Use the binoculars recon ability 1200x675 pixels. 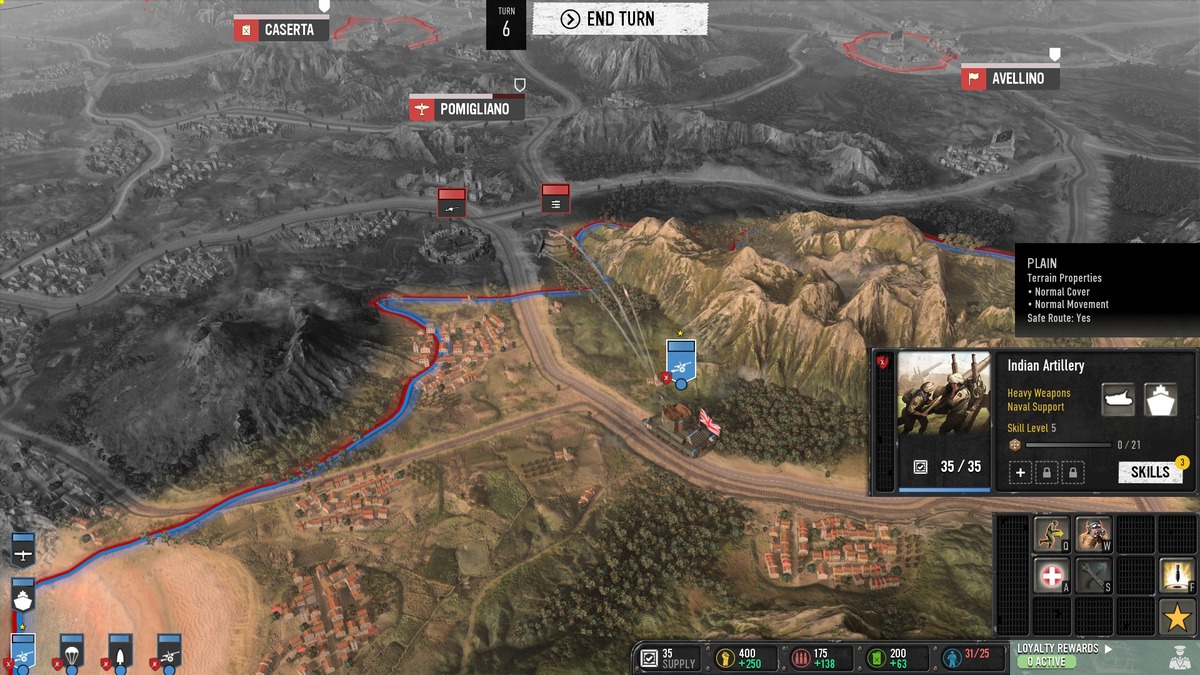(1093, 534)
